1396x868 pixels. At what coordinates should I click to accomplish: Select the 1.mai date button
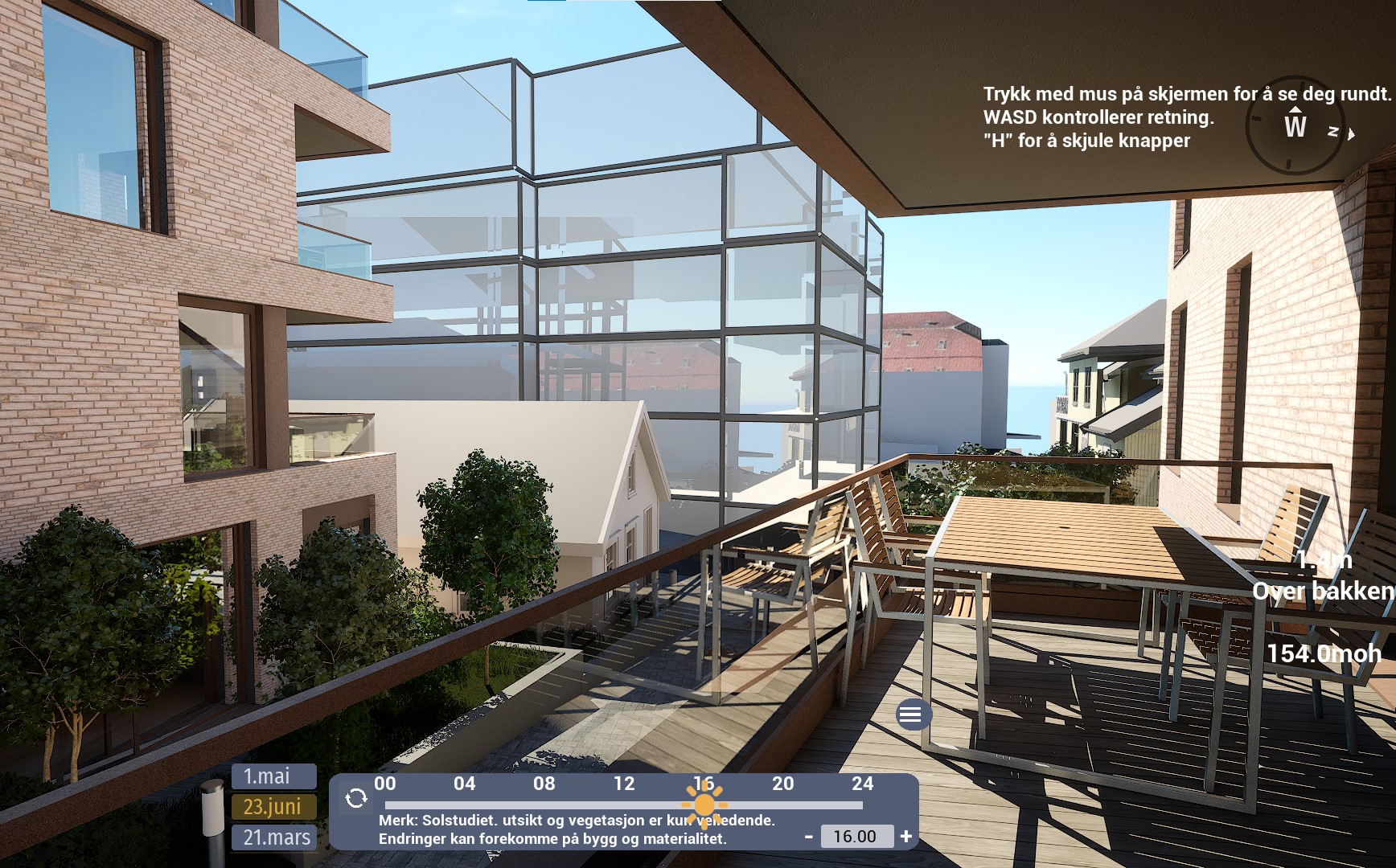(x=273, y=776)
